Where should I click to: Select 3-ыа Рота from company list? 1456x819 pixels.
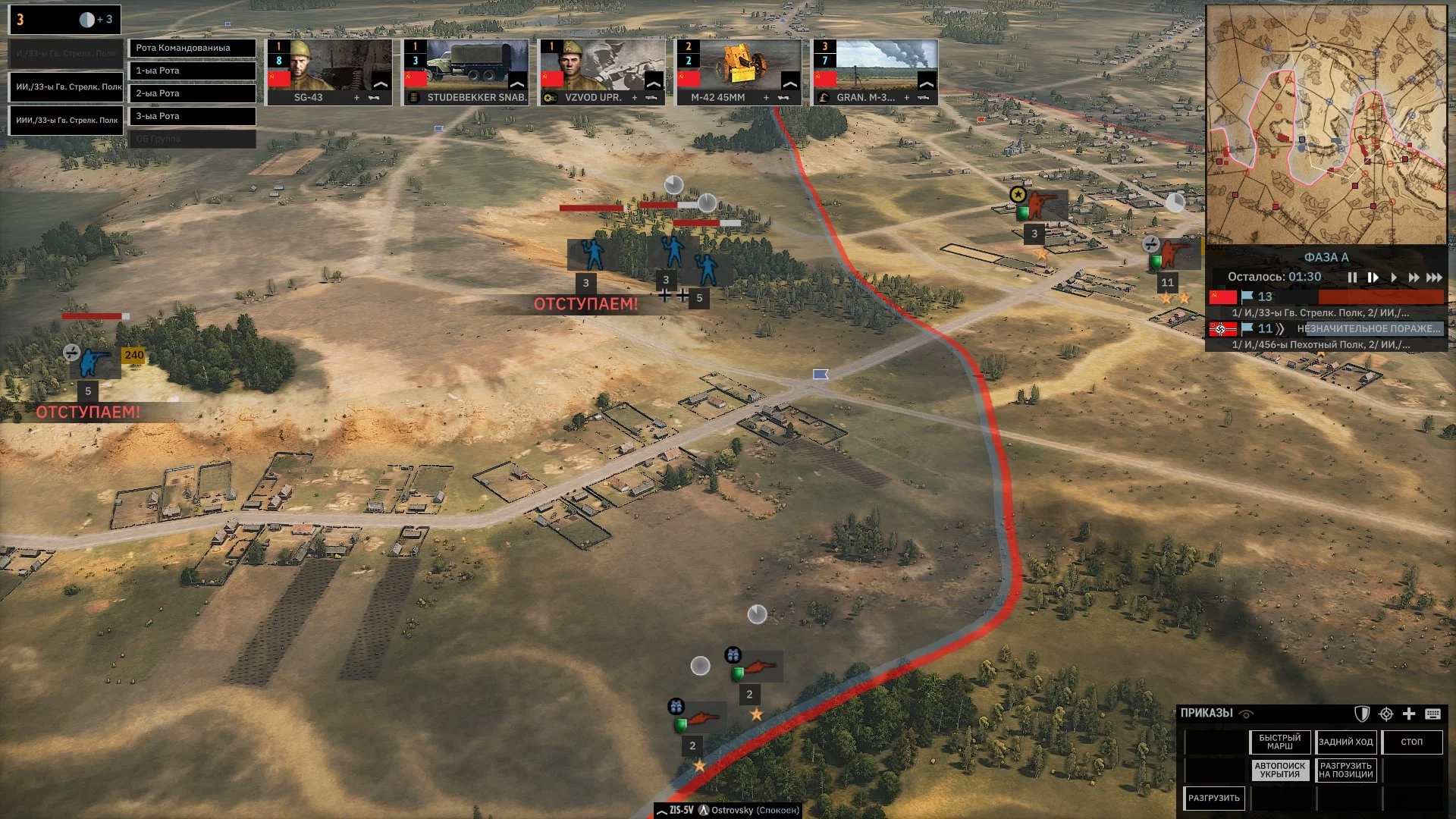click(x=192, y=116)
